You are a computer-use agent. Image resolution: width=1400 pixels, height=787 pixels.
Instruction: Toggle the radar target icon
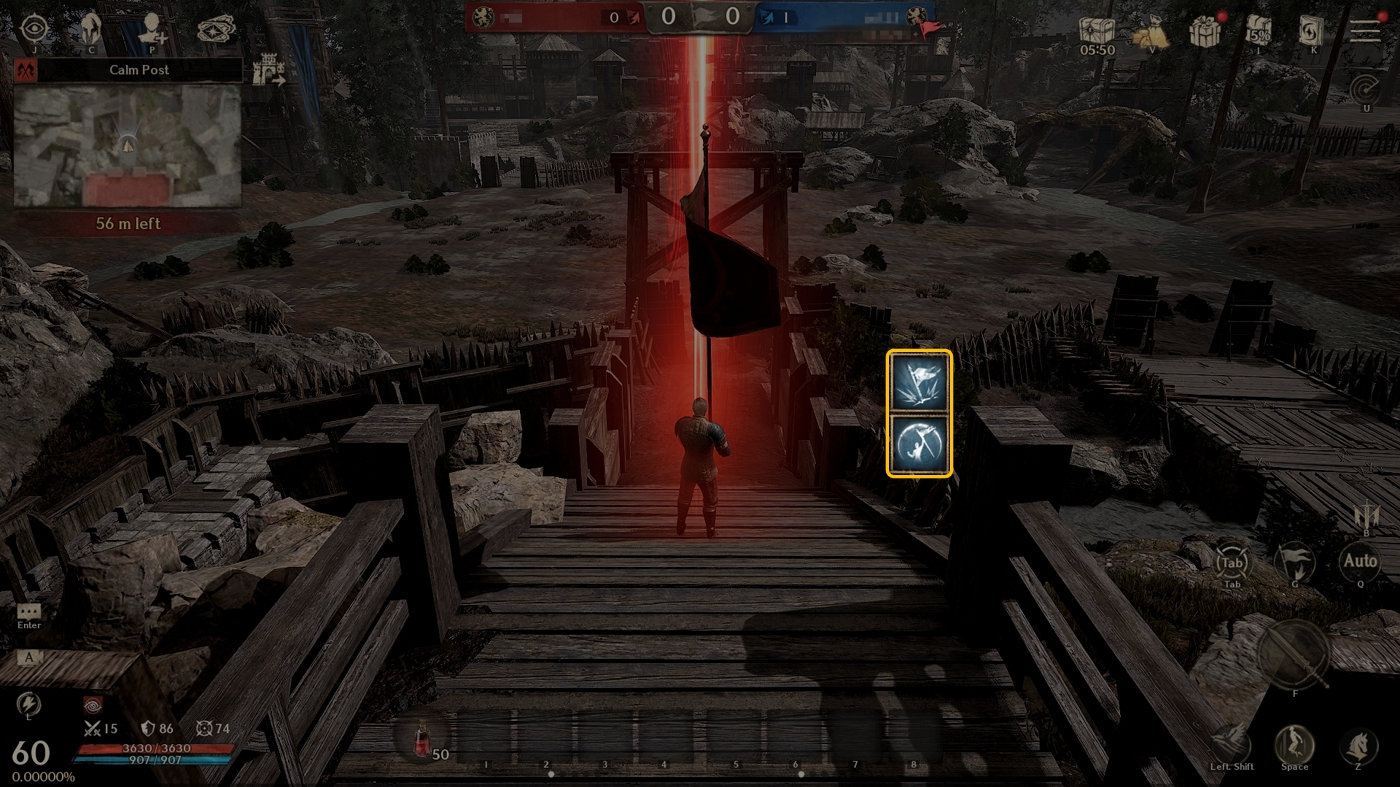[1364, 91]
